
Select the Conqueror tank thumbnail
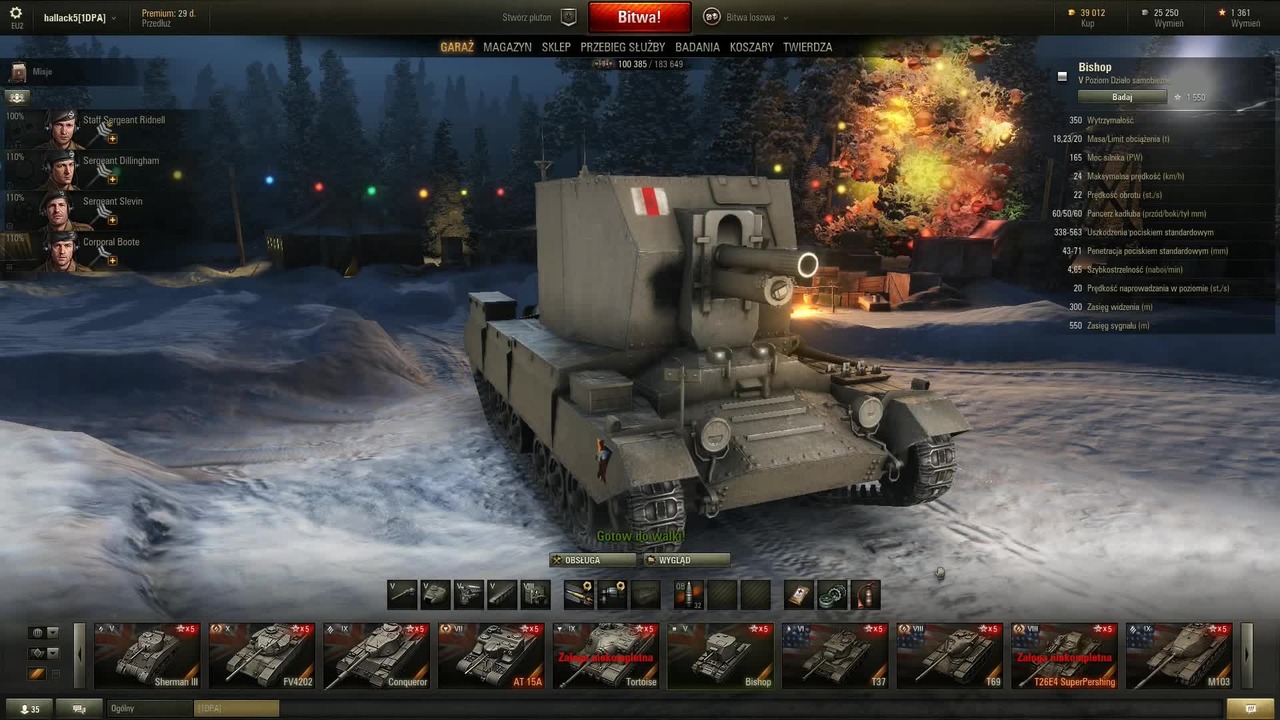pyautogui.click(x=377, y=656)
